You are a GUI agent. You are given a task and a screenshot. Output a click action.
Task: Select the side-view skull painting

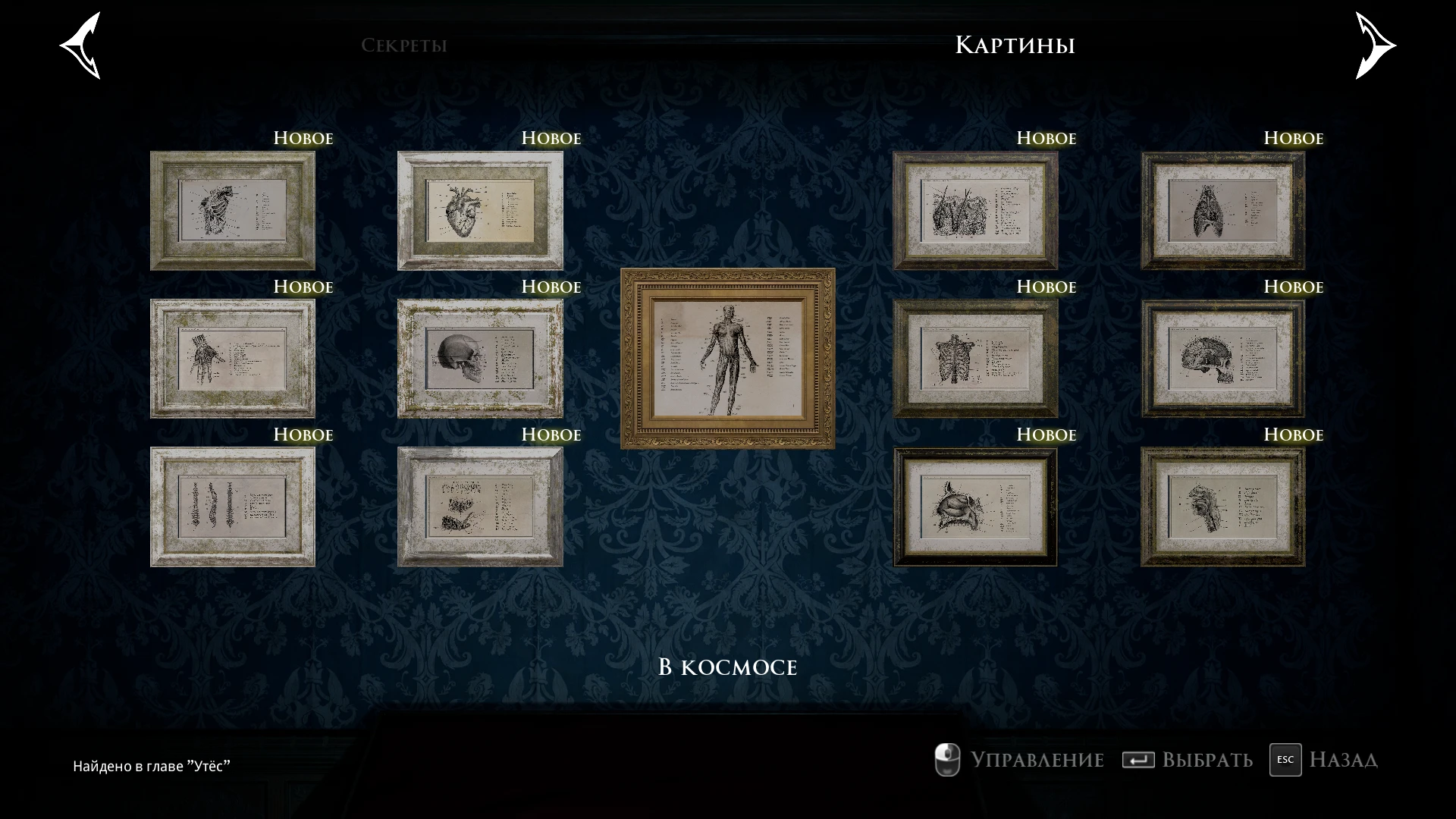[480, 358]
